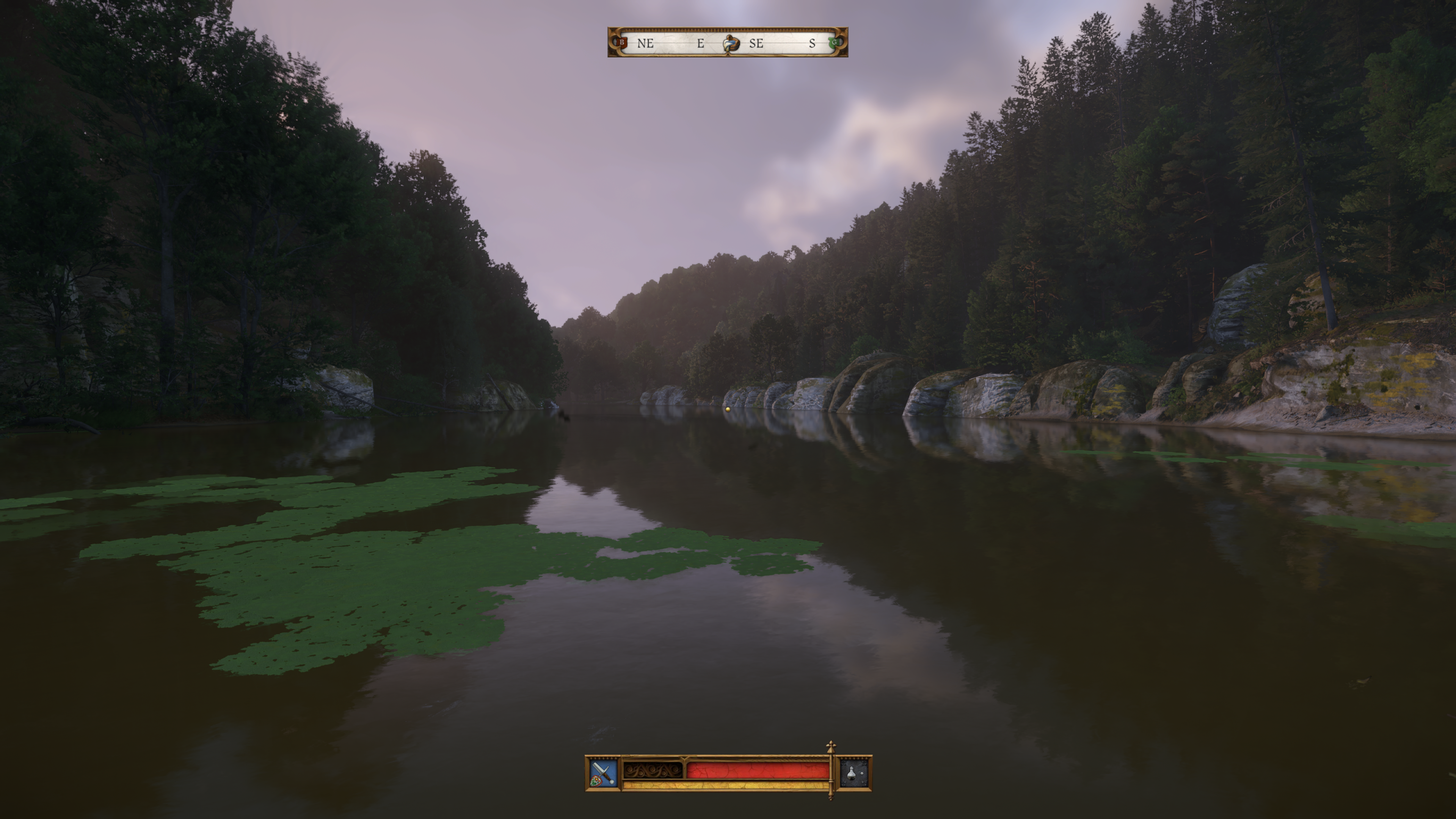Select the potion flask slot
Viewport: 1456px width, 819px height.
(854, 773)
